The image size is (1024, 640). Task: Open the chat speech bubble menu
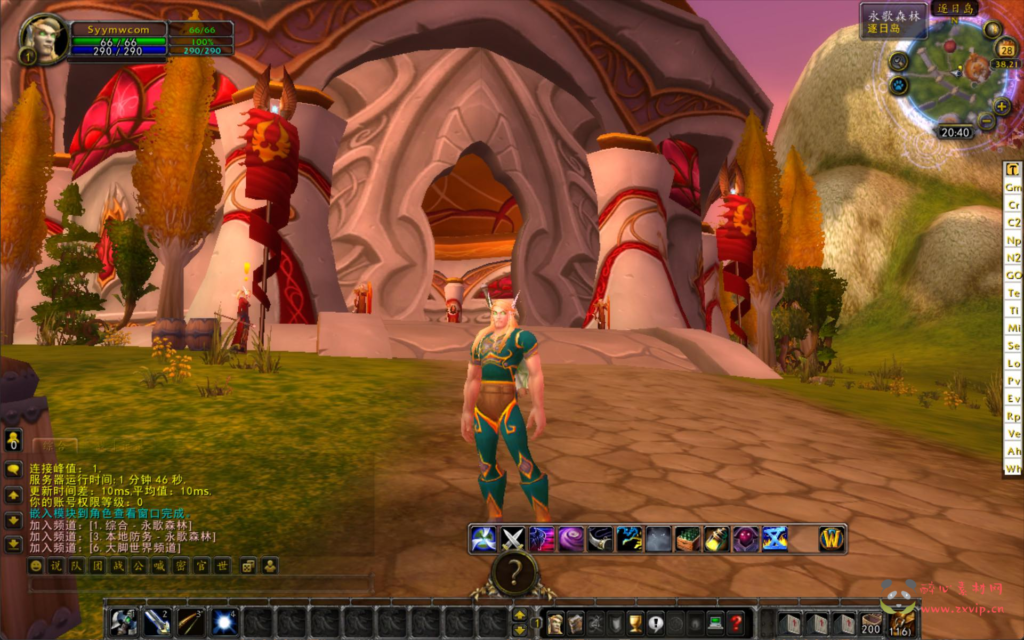point(14,469)
